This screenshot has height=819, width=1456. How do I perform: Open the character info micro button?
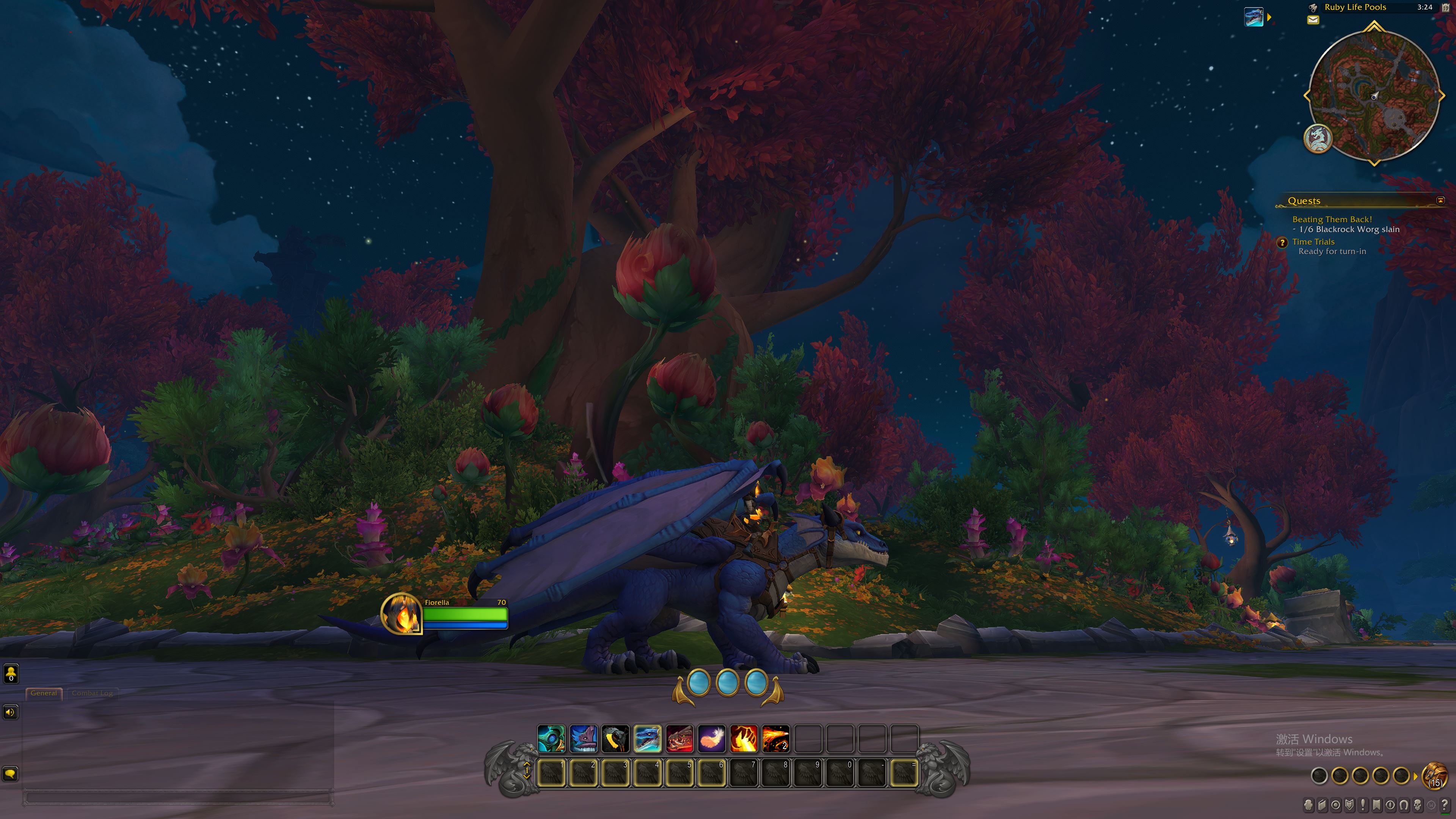1309,804
